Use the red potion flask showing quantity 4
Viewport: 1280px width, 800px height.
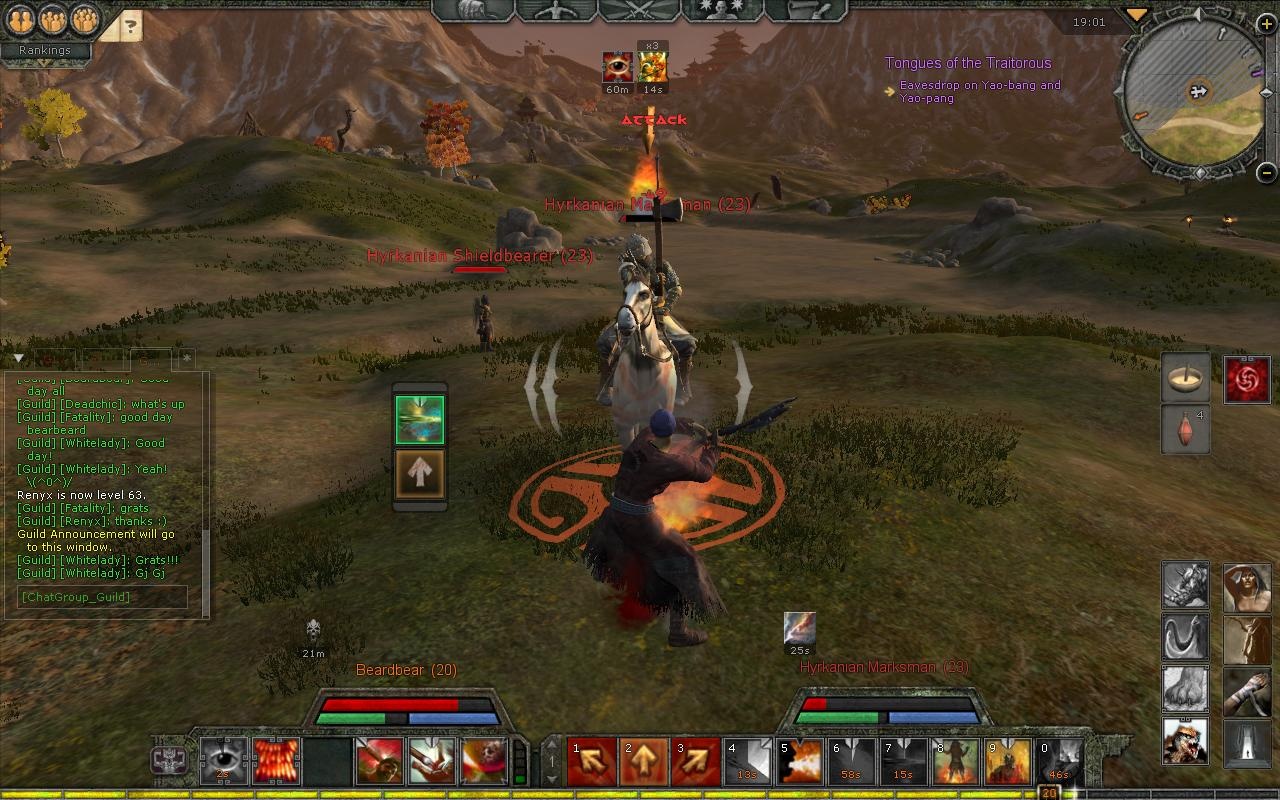(1185, 428)
